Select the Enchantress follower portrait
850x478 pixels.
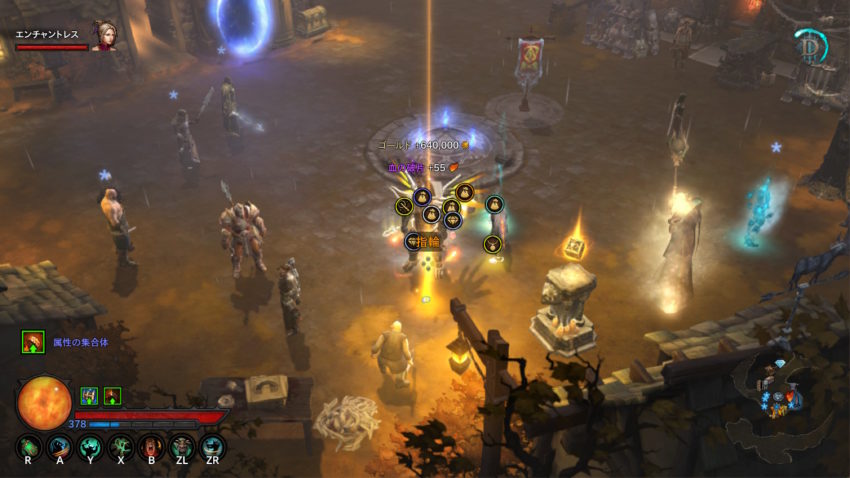pyautogui.click(x=104, y=36)
